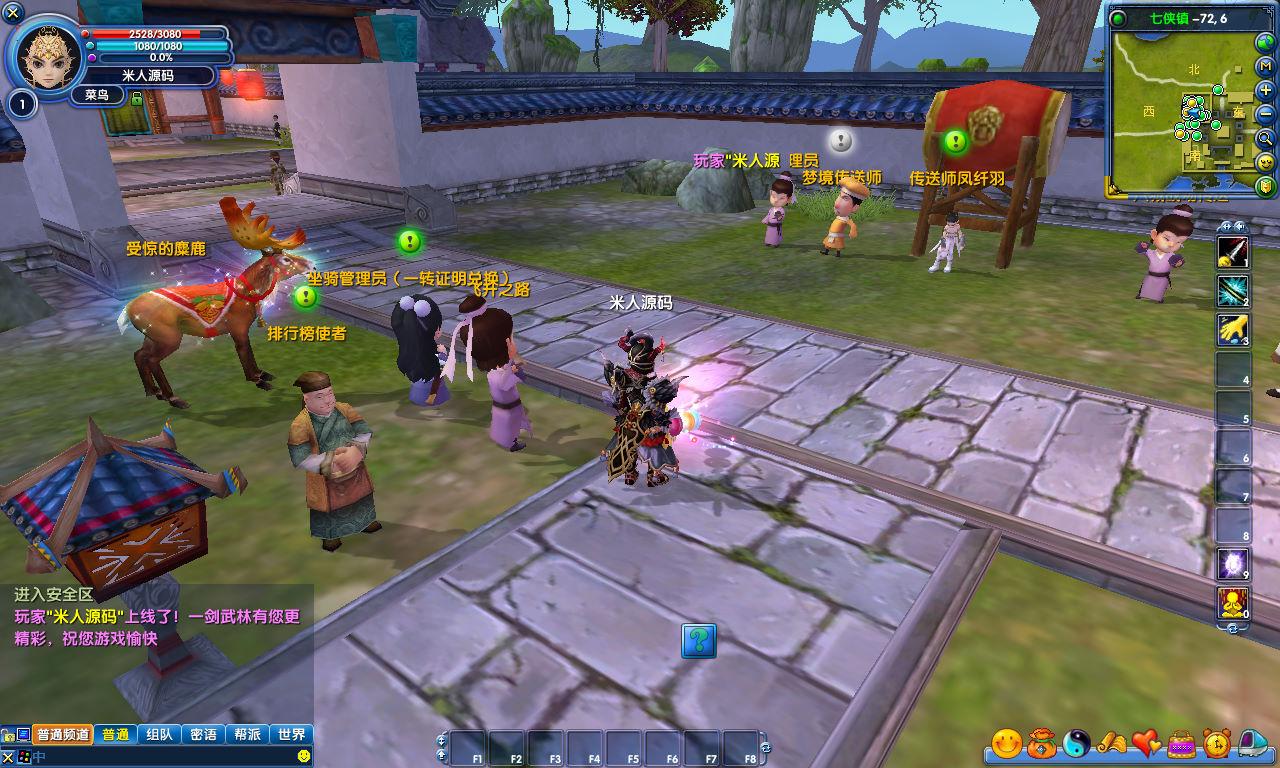Zoom out the minimap with minus button
The image size is (1280, 768).
pos(1265,114)
